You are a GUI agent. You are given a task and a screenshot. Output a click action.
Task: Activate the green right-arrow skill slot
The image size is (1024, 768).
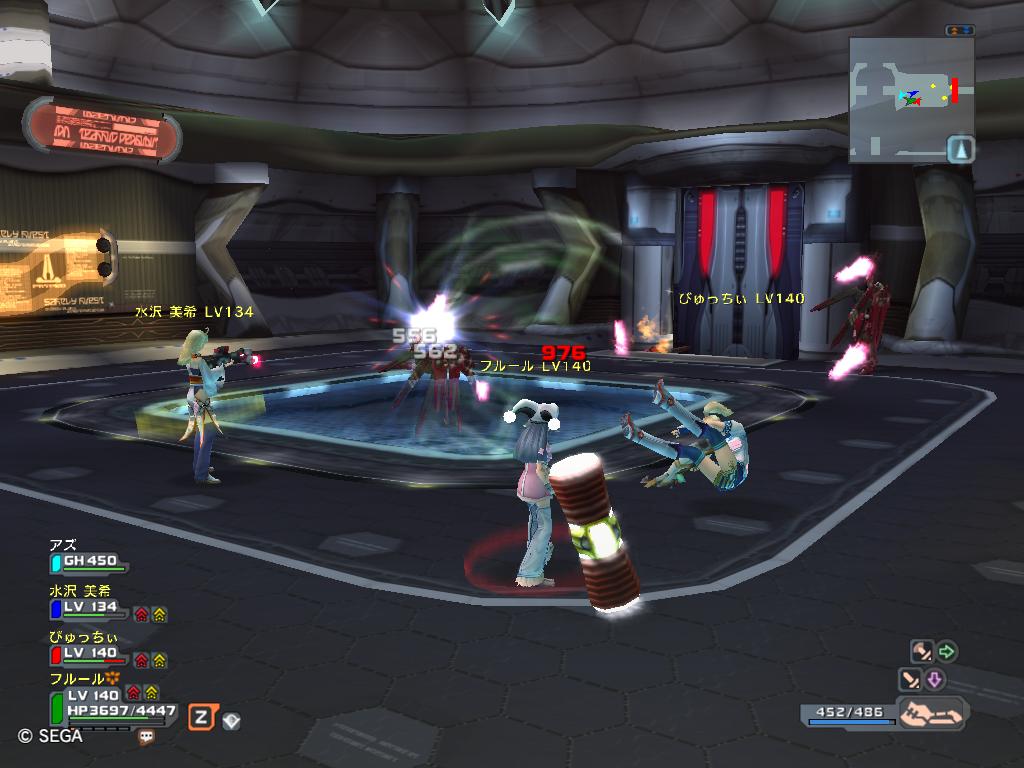coord(946,653)
